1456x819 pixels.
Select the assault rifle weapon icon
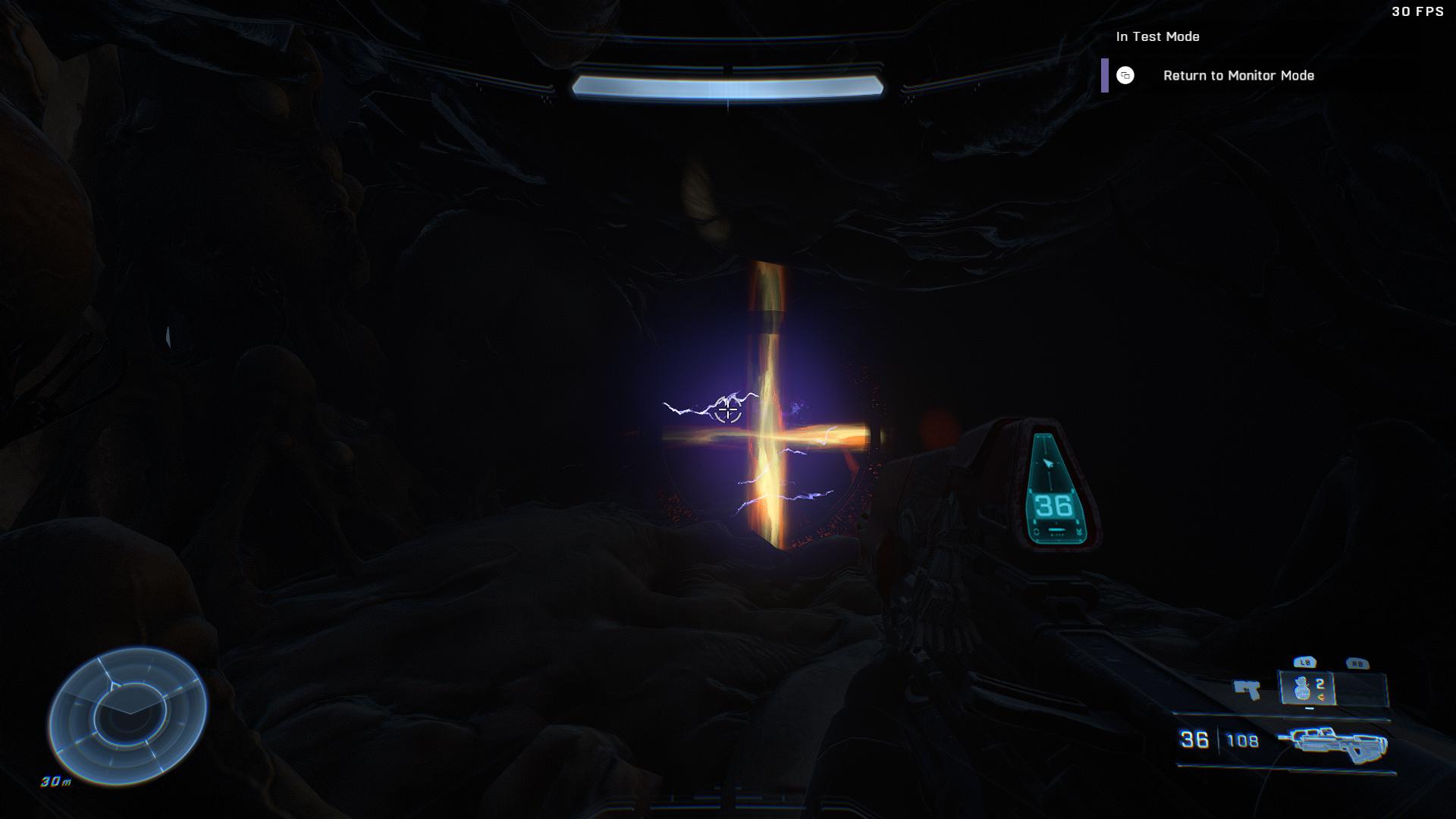click(1332, 743)
